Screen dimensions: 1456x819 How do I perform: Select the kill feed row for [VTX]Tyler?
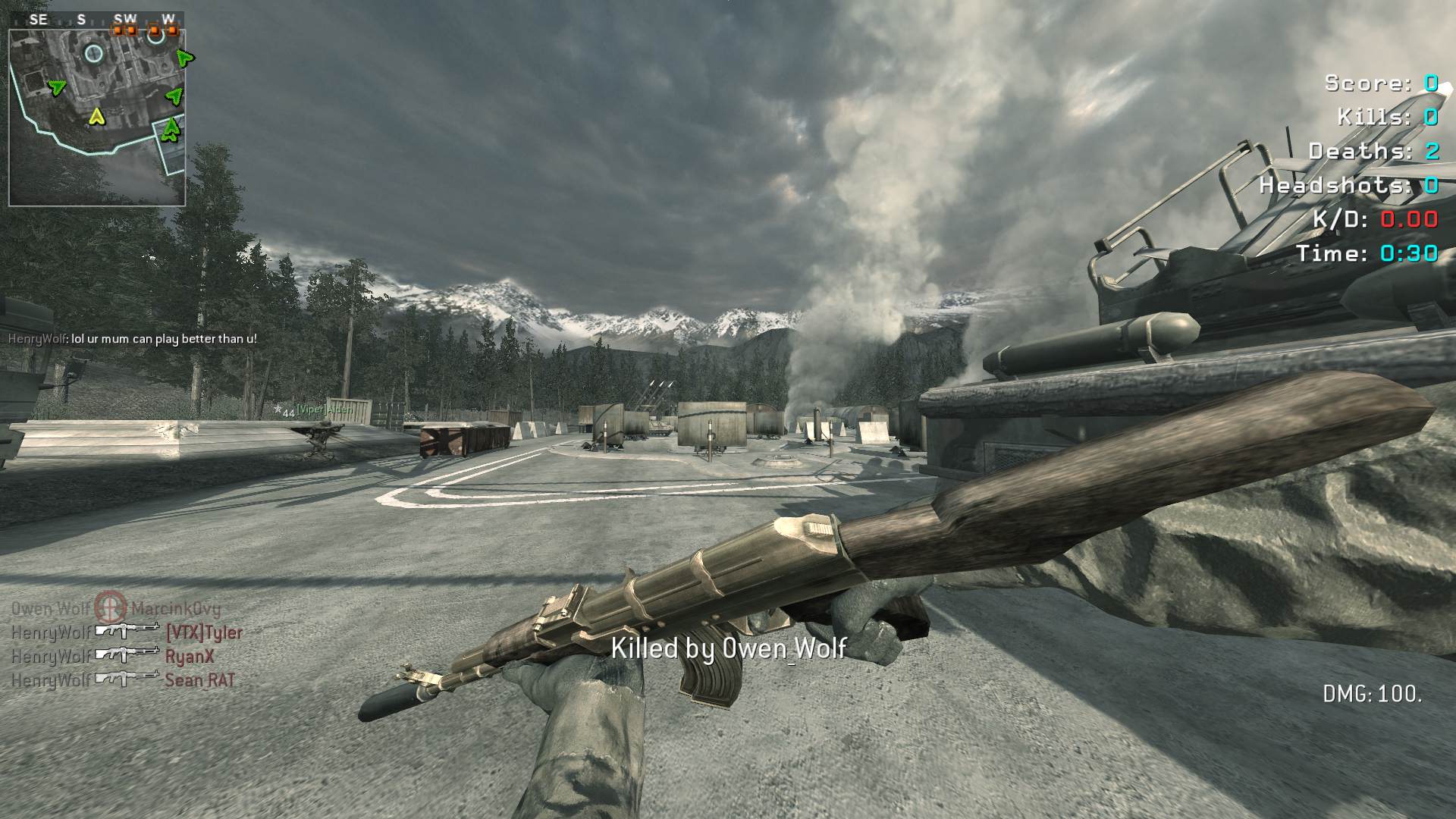pos(127,632)
